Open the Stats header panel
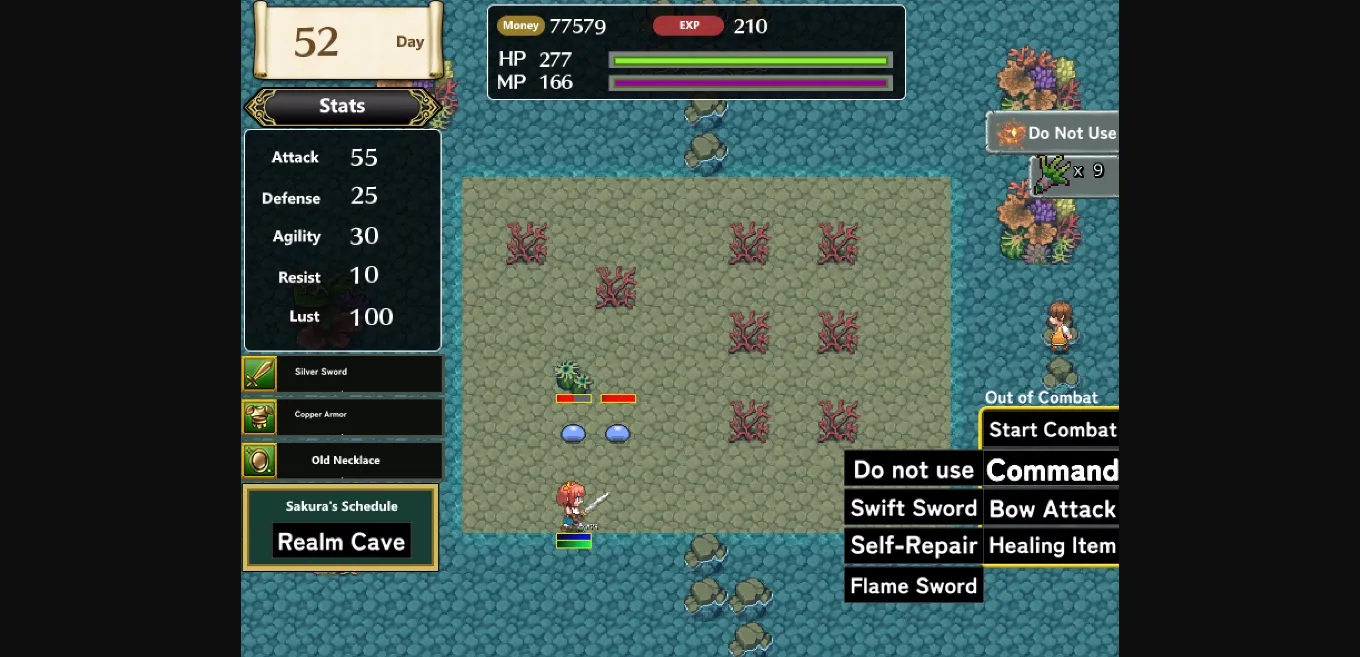The height and width of the screenshot is (657, 1360). pos(342,106)
